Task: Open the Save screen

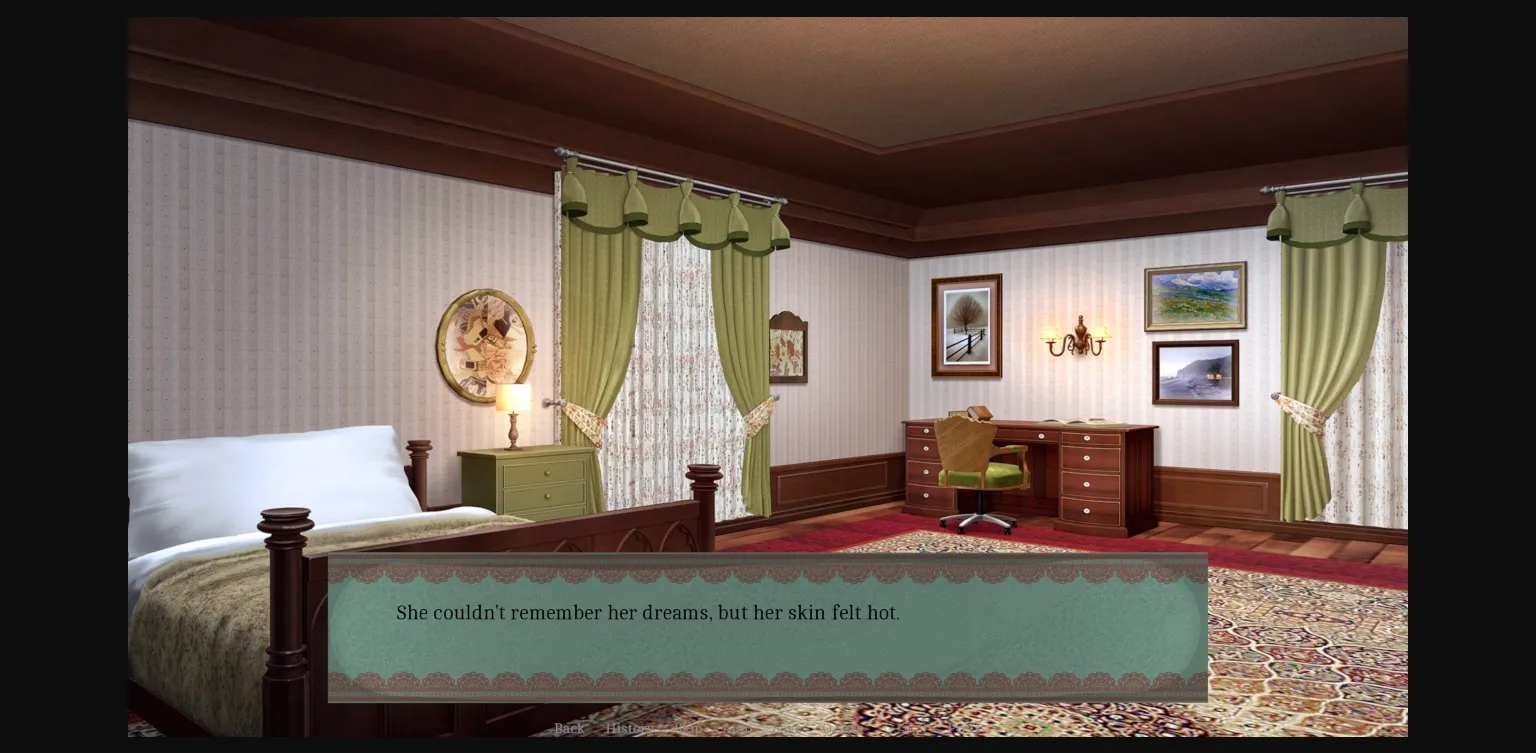Action: pos(785,729)
